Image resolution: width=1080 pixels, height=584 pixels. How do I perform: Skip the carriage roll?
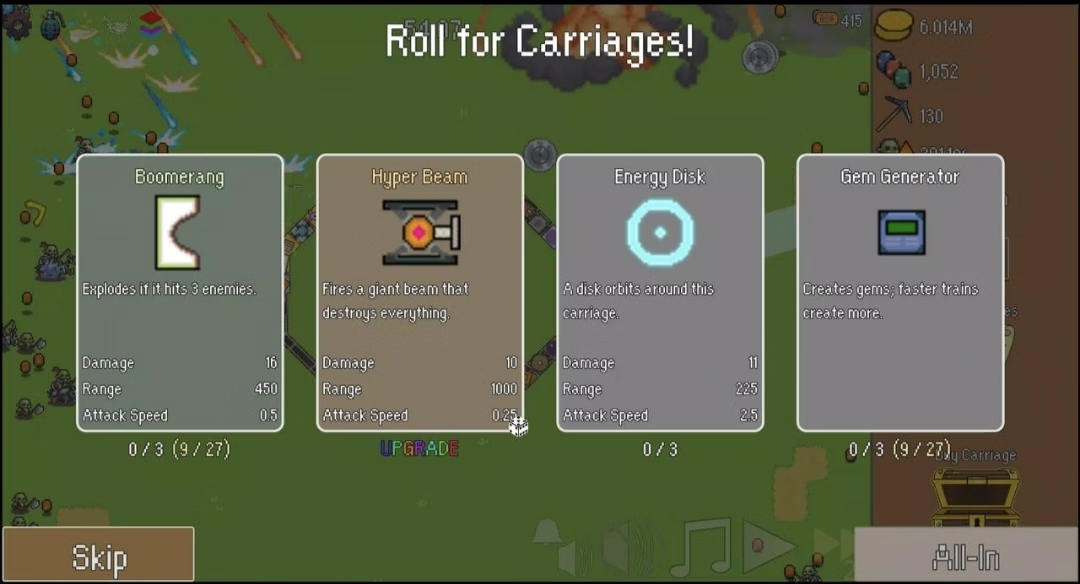pos(98,556)
